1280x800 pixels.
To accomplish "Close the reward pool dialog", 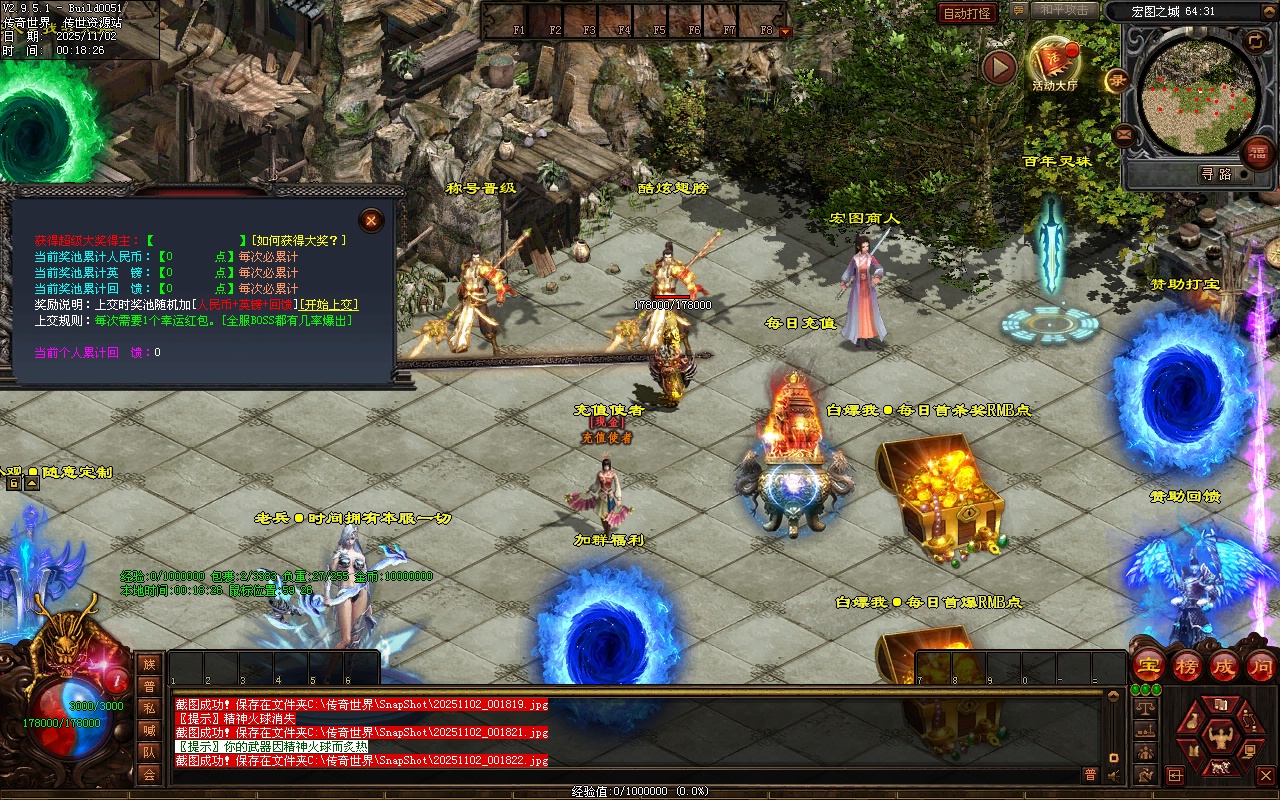I will click(x=371, y=220).
